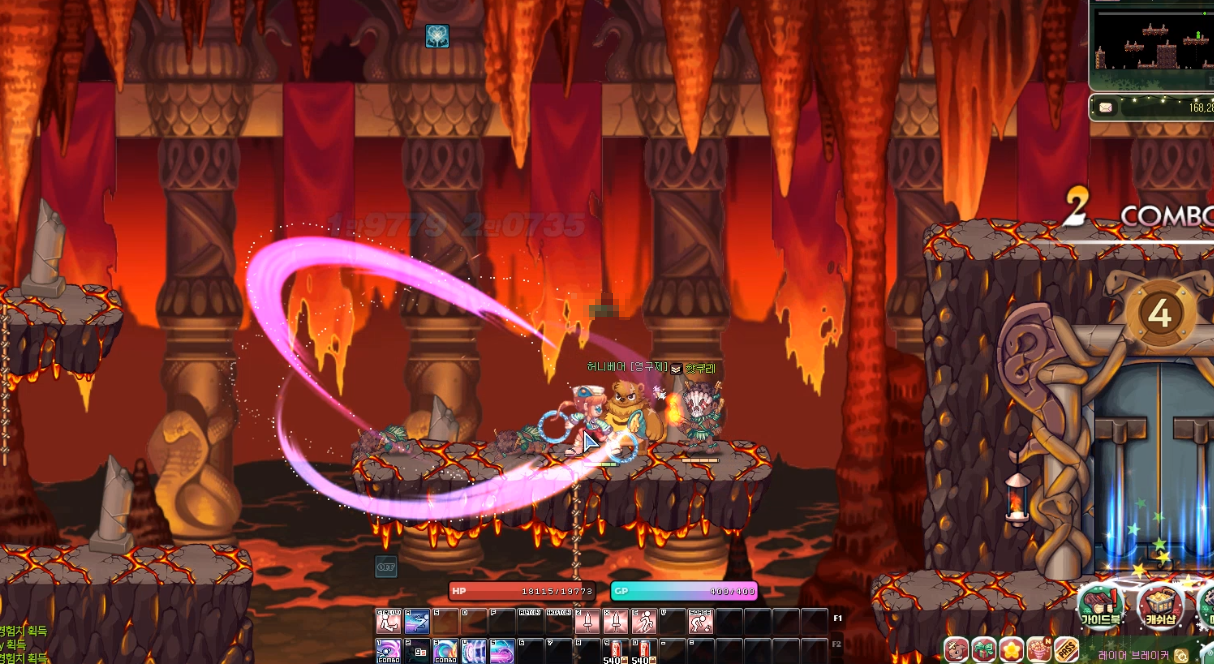Click the buff icon atop the screen
The height and width of the screenshot is (664, 1214).
[x=437, y=36]
